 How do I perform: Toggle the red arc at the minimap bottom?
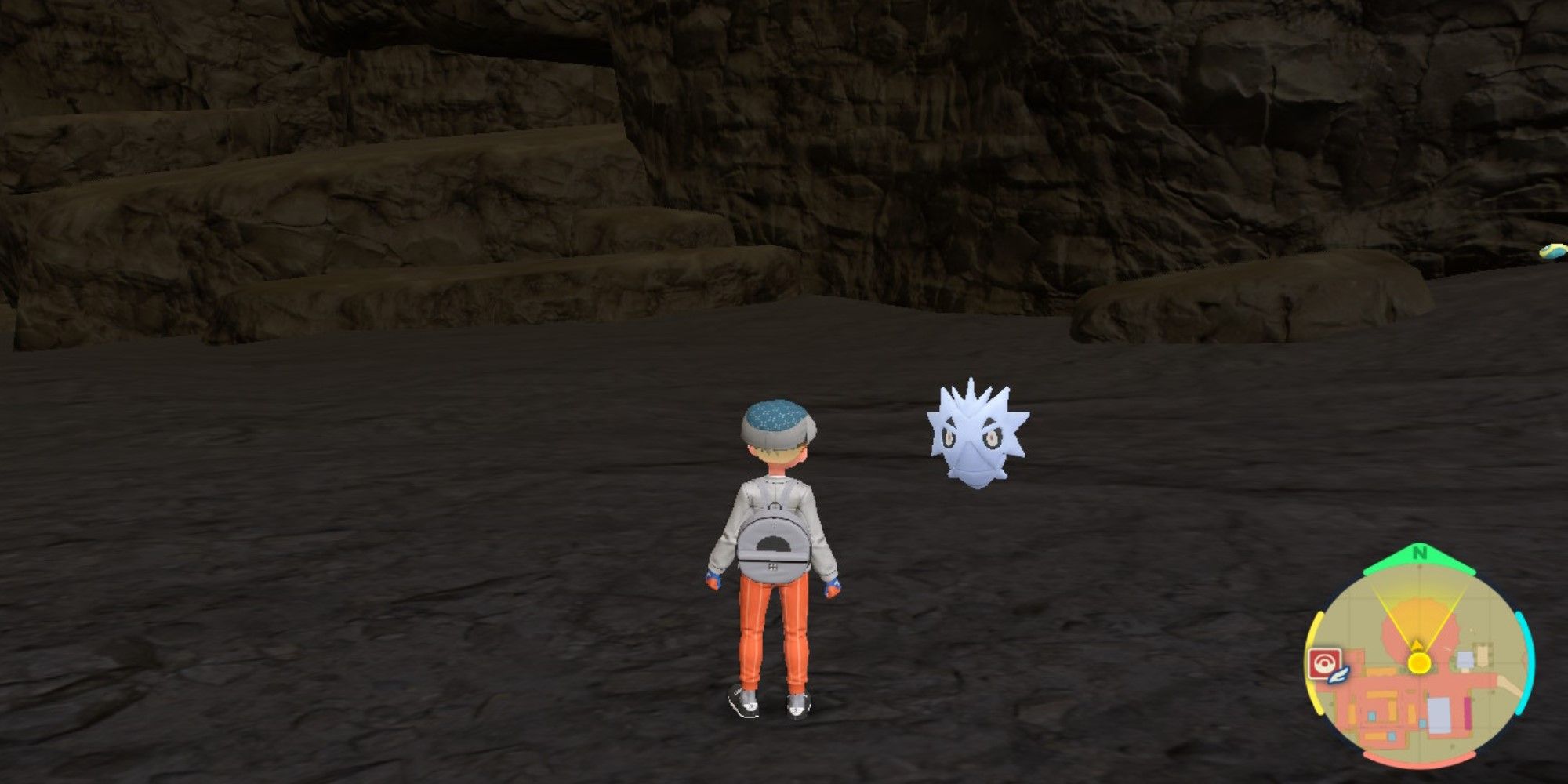point(1420,760)
